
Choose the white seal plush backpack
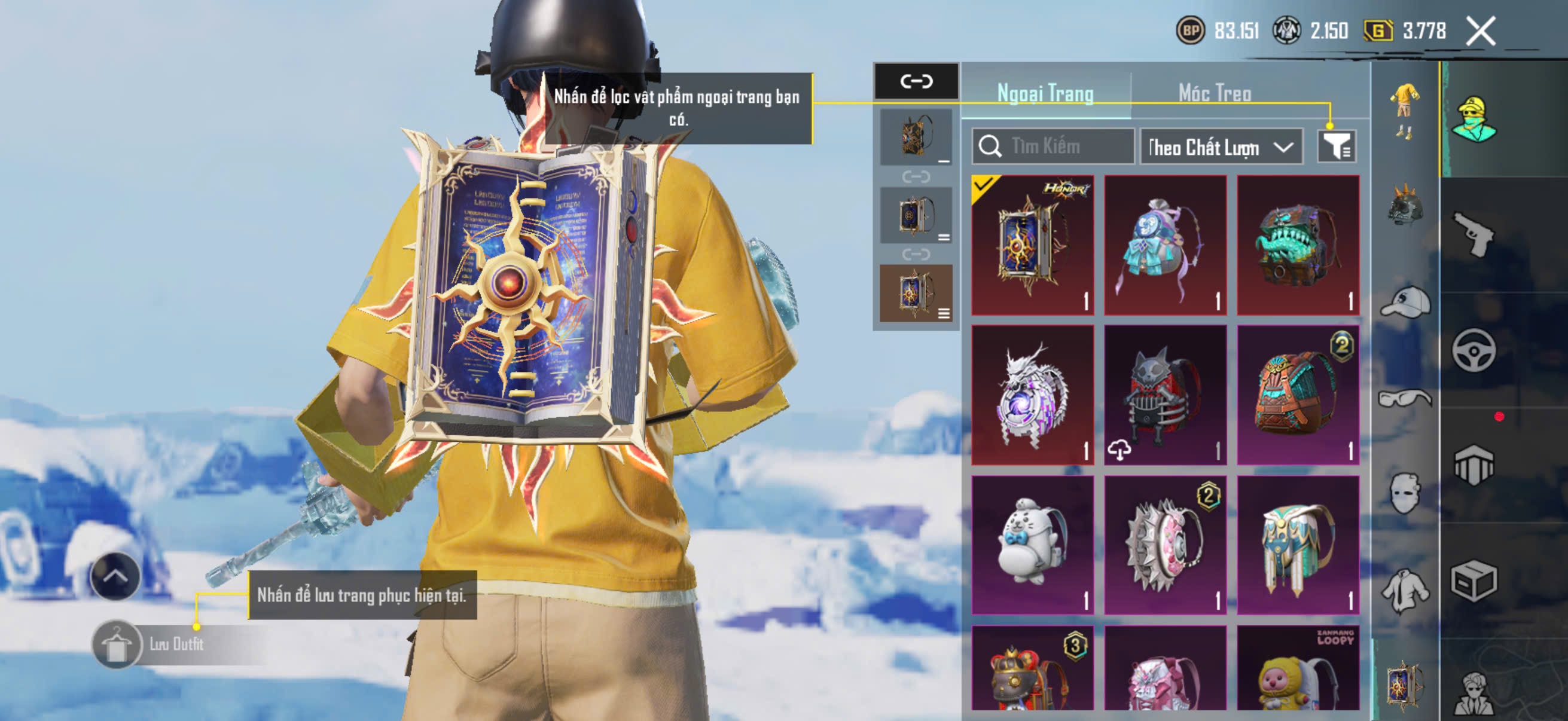point(1032,545)
